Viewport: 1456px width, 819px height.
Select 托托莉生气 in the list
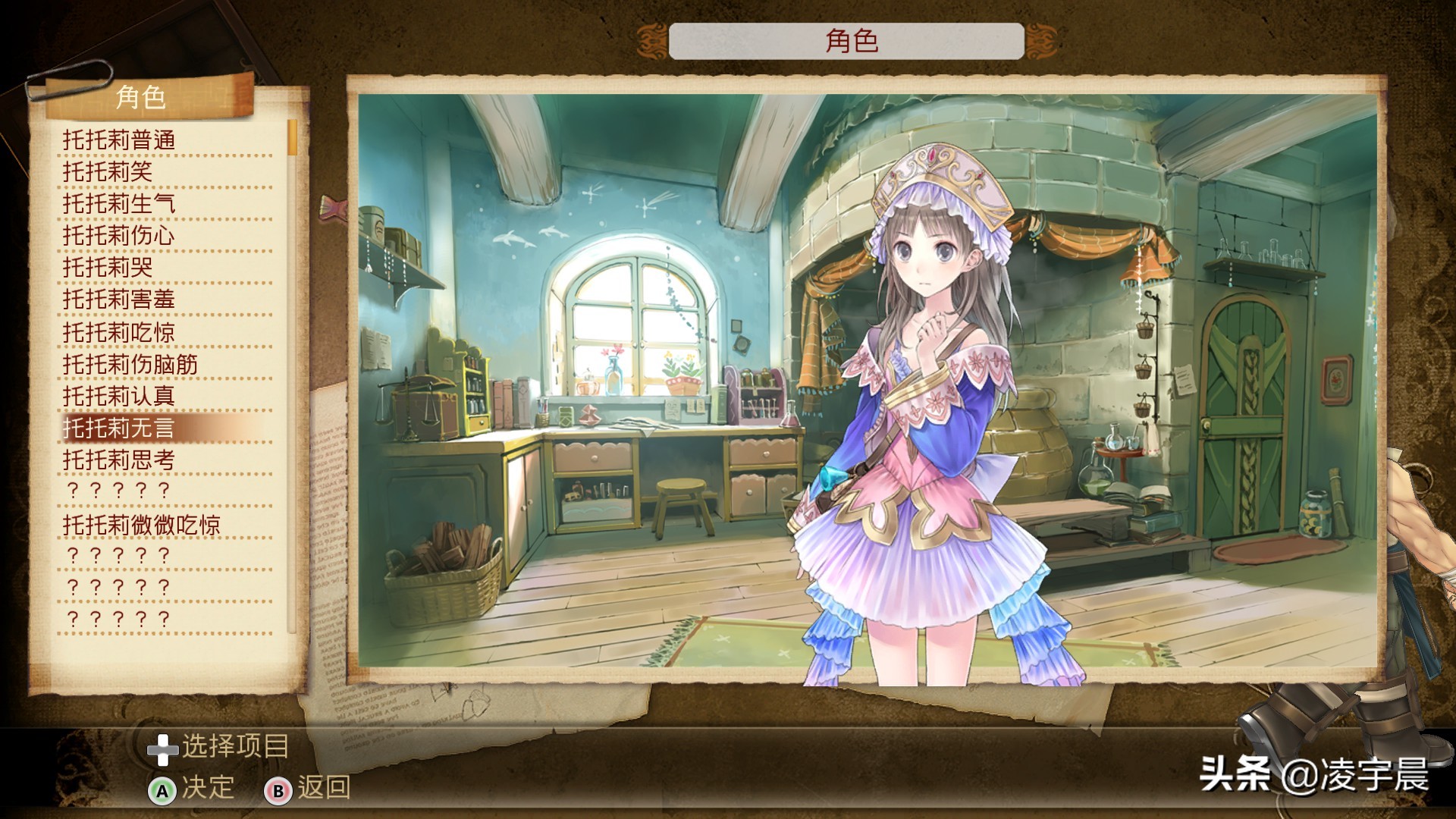click(119, 204)
